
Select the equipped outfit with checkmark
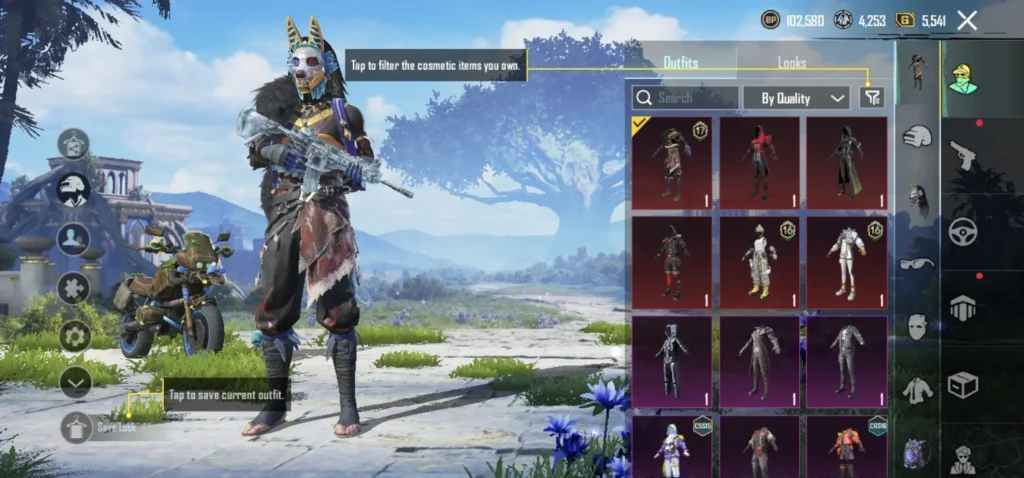672,163
